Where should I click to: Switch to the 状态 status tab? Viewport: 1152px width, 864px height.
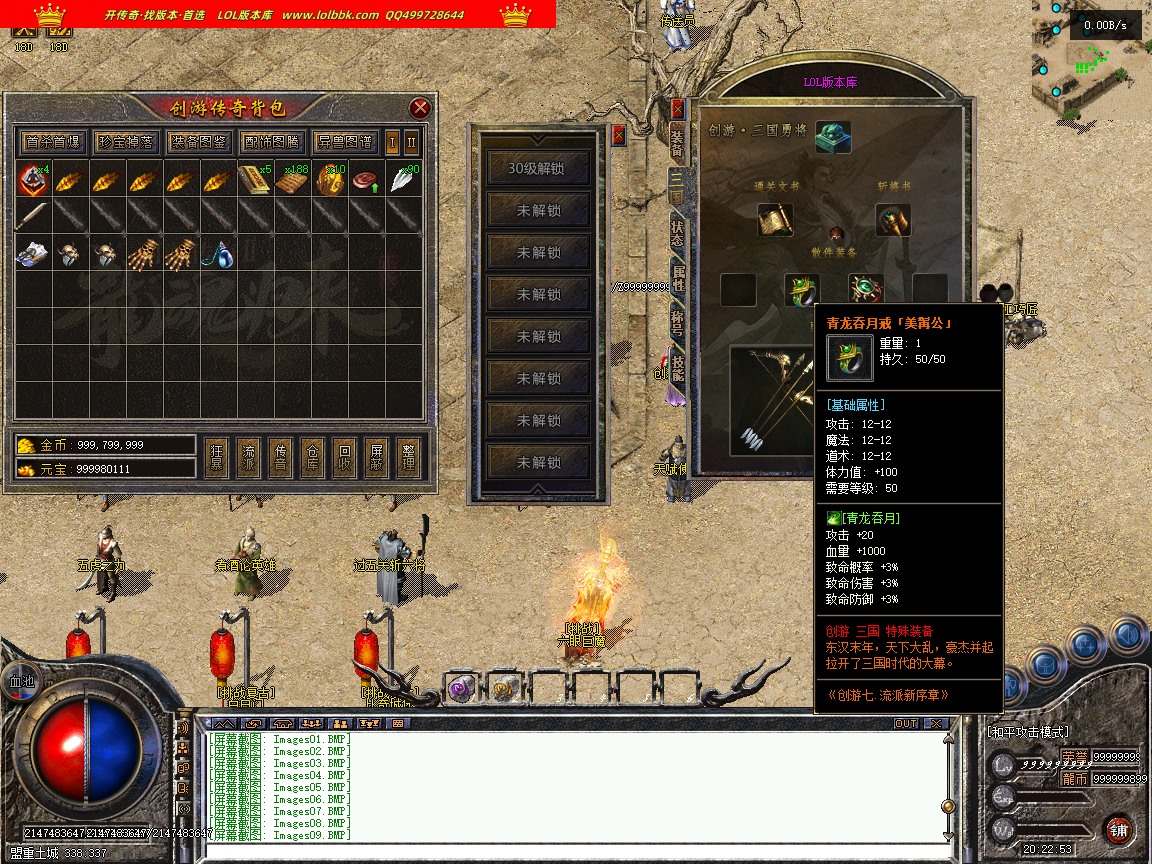coord(677,233)
